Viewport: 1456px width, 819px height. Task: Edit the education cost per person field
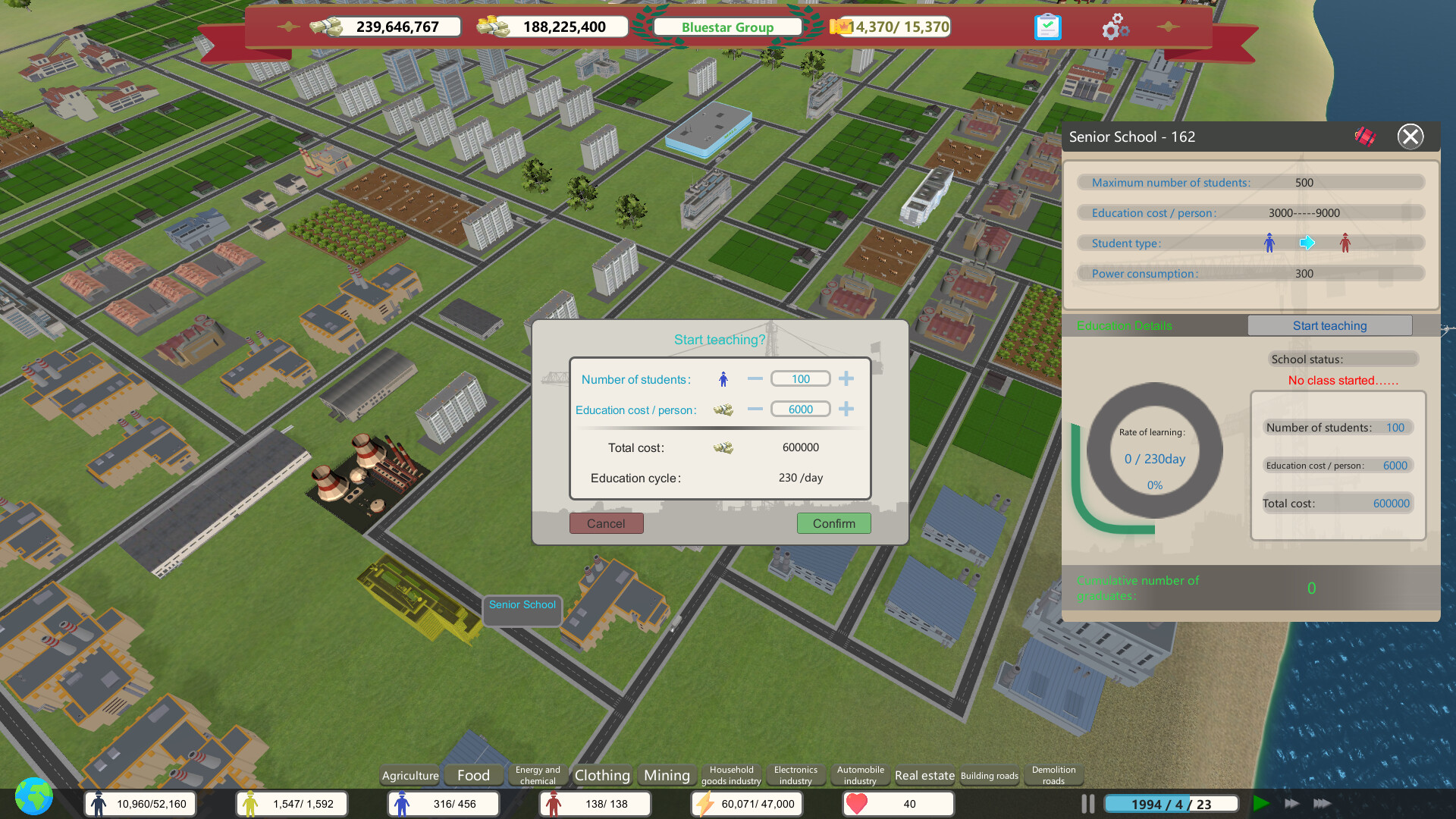800,409
